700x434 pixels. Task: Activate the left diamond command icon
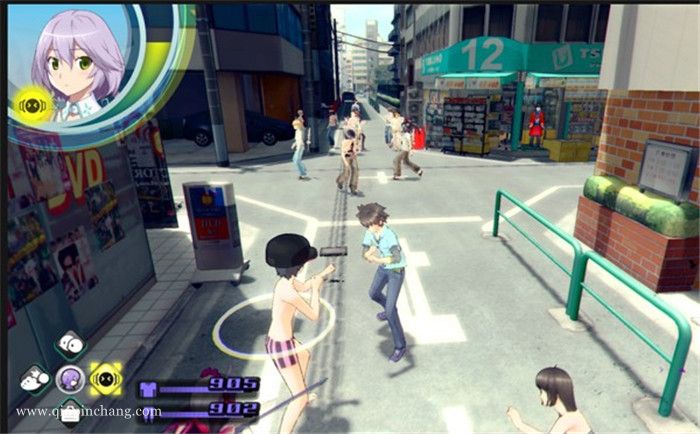click(x=34, y=380)
